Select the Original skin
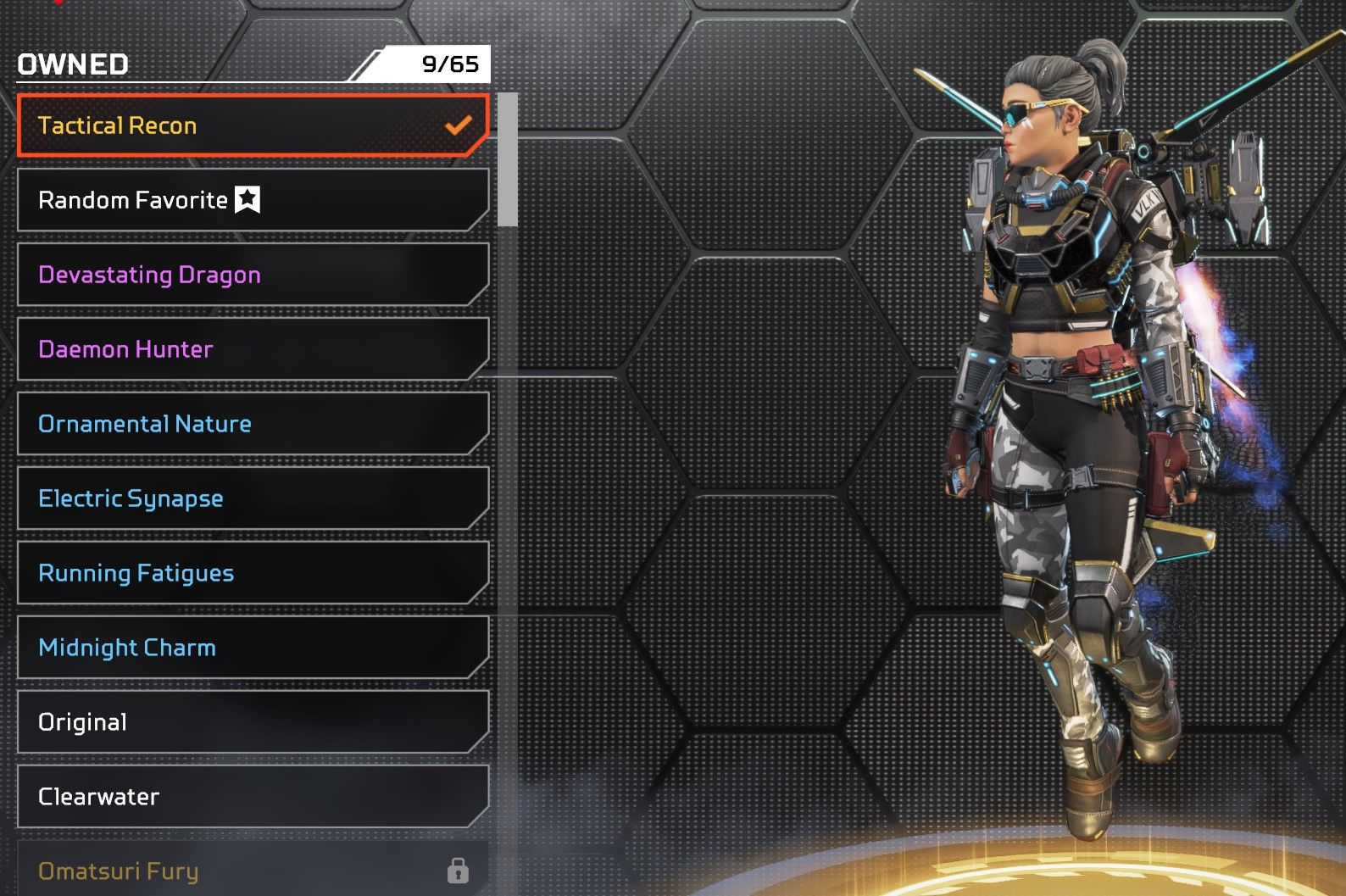This screenshot has height=896, width=1346. coord(253,722)
